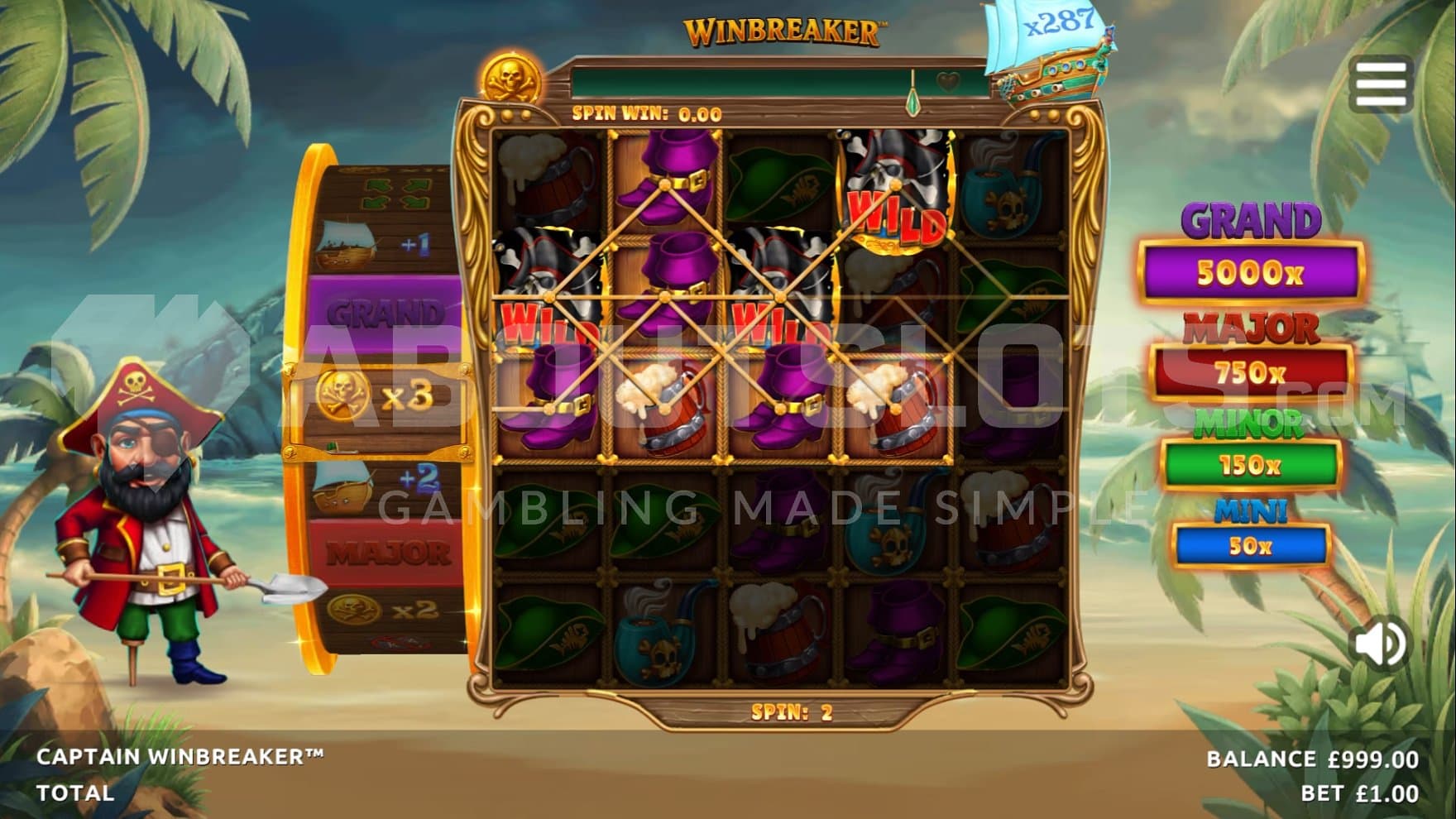The width and height of the screenshot is (1456, 819).
Task: Toggle the sound speaker icon
Action: [1380, 643]
